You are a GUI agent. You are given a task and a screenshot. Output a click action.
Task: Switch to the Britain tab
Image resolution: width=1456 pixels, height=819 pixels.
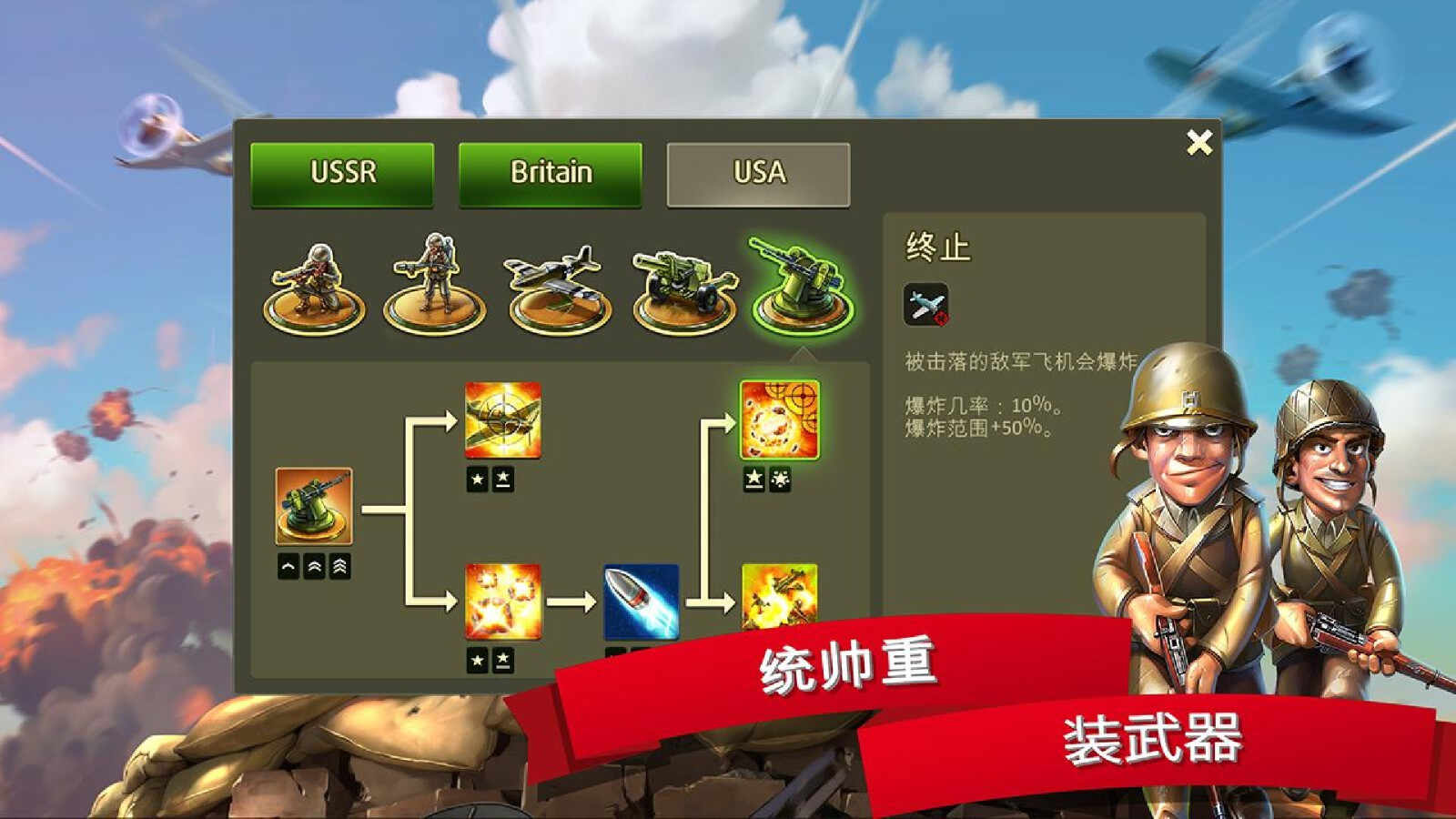click(551, 173)
